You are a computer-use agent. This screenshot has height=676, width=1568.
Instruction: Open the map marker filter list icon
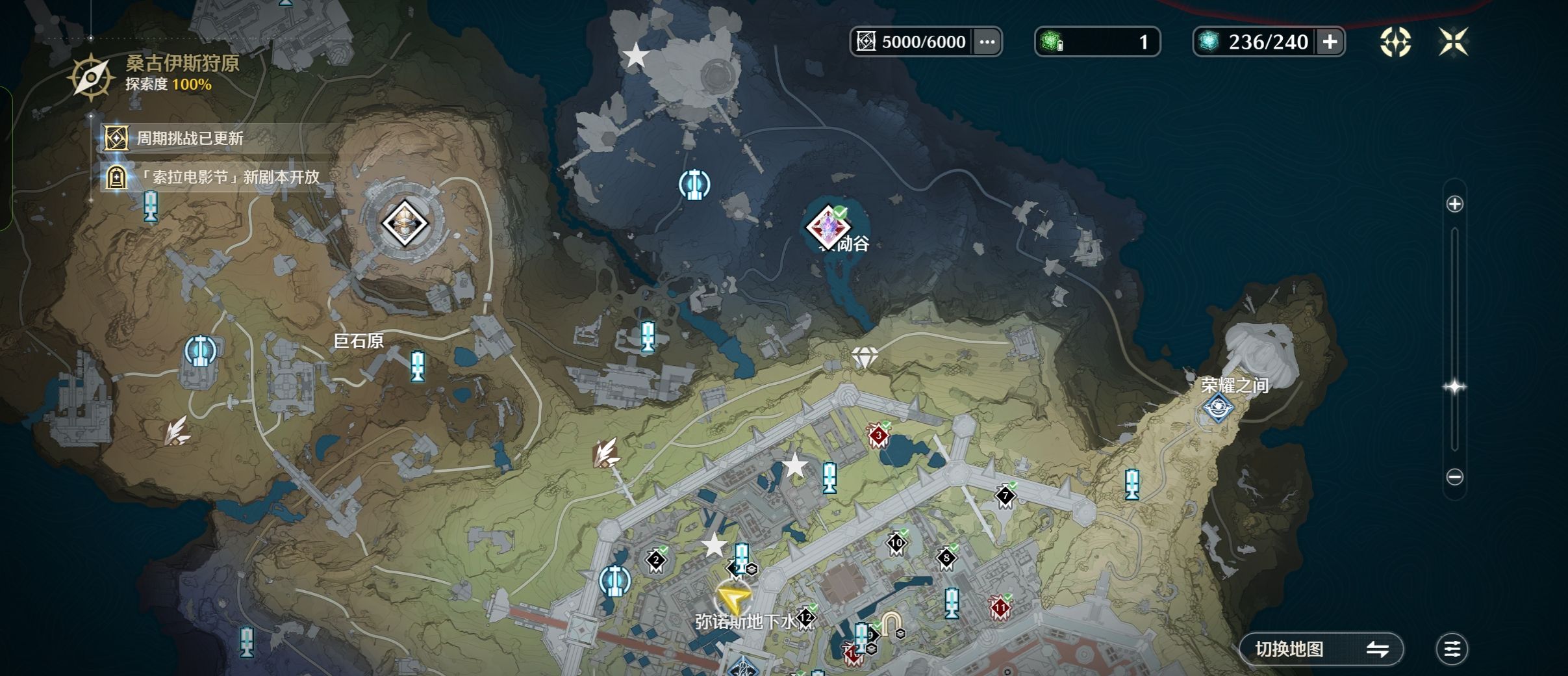1452,649
